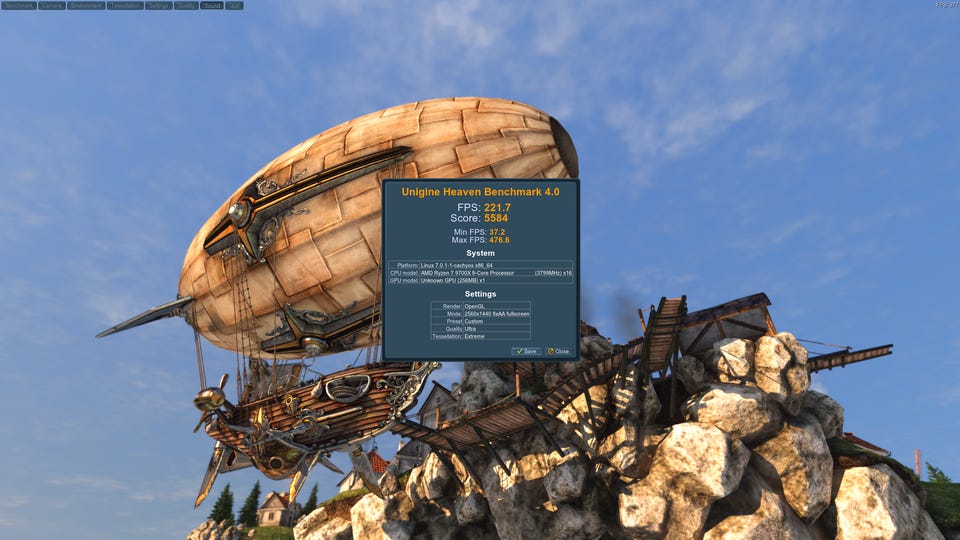Choose the Quality top bar button
Image resolution: width=960 pixels, height=540 pixels.
[x=186, y=5]
